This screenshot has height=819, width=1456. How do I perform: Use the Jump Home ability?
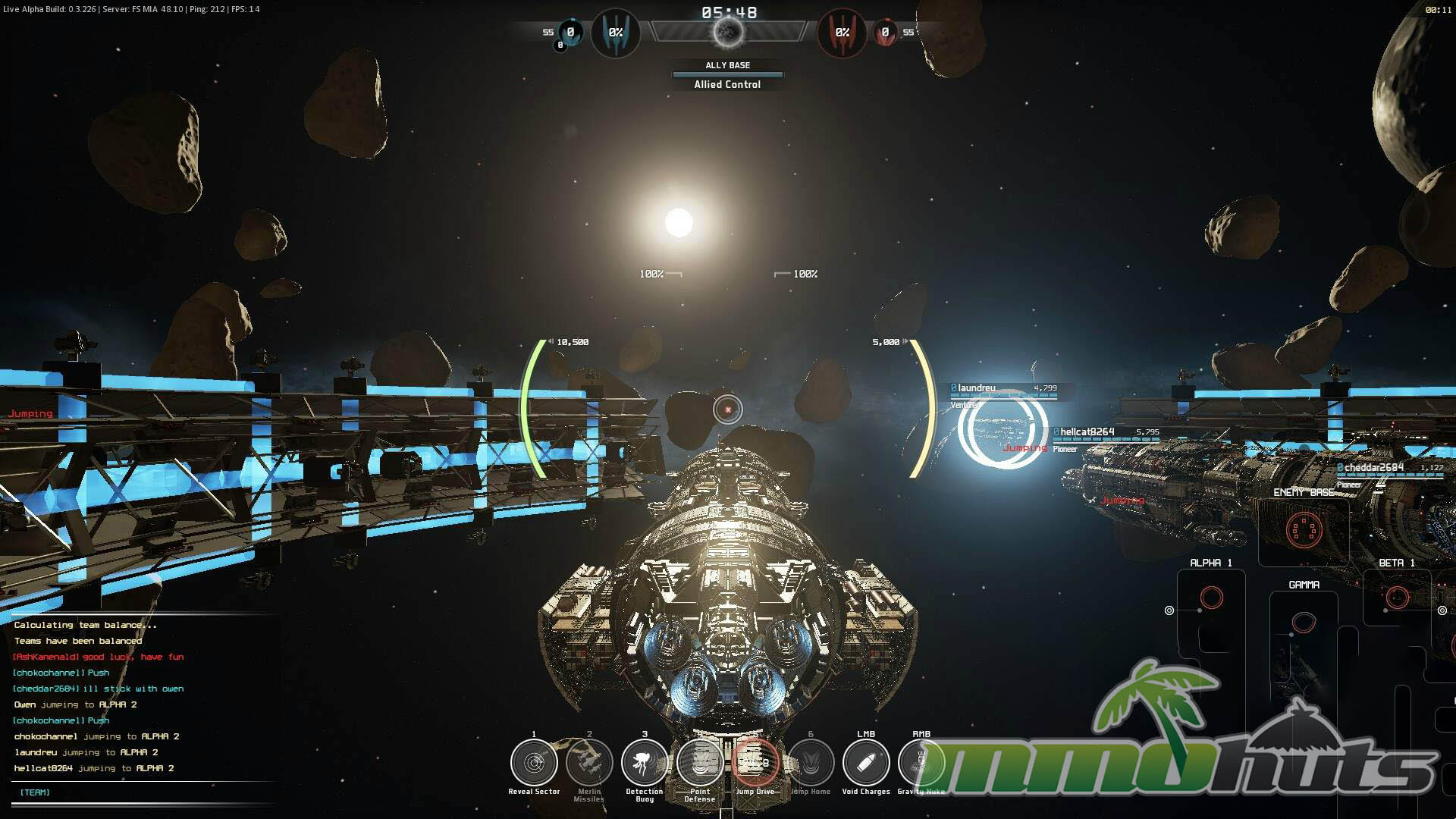click(x=811, y=763)
